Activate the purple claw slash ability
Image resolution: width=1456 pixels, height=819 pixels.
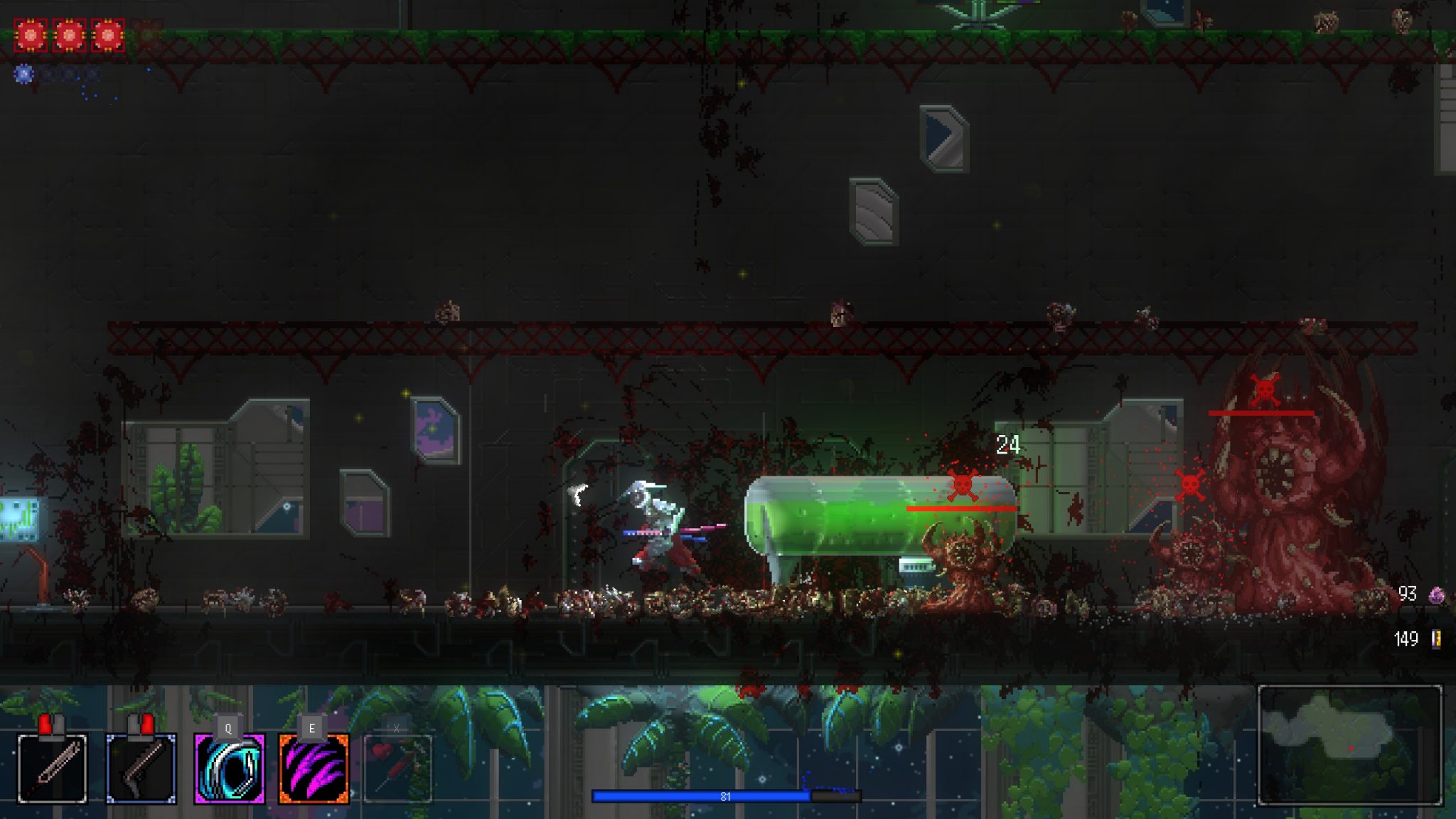(314, 769)
